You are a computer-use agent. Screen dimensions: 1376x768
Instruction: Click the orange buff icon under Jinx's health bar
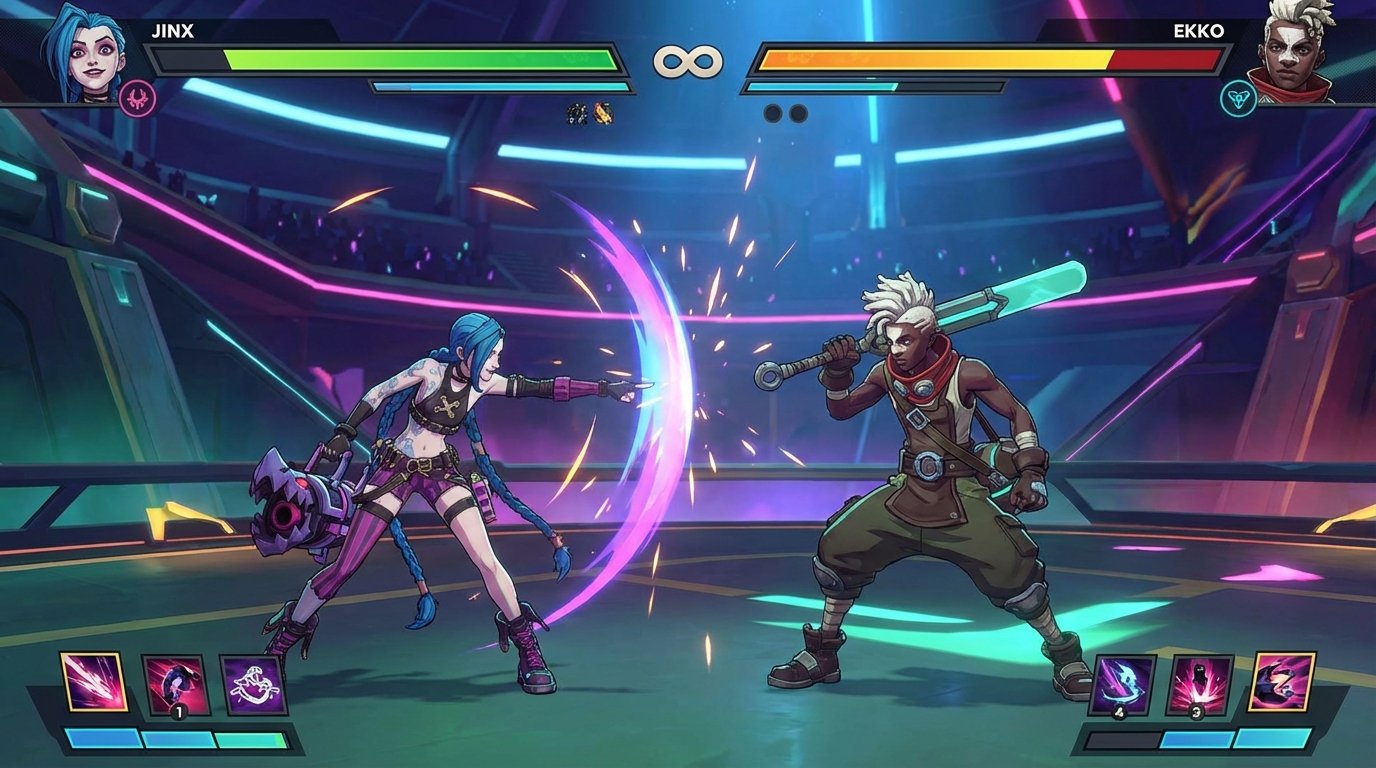coord(604,113)
